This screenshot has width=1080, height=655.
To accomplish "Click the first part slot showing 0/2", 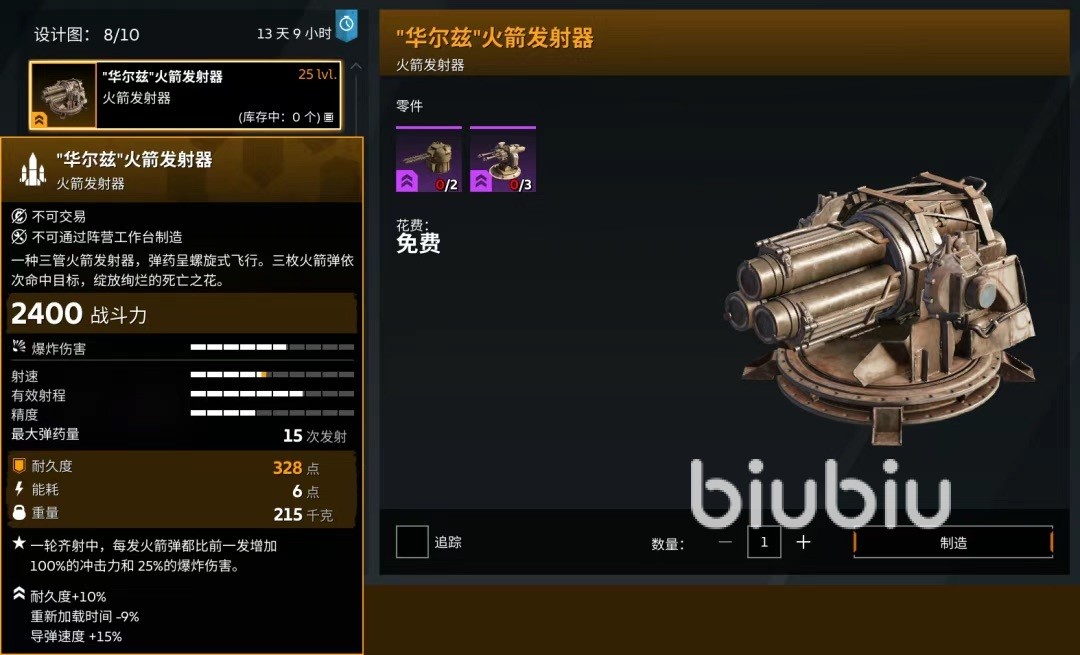I will click(x=429, y=160).
